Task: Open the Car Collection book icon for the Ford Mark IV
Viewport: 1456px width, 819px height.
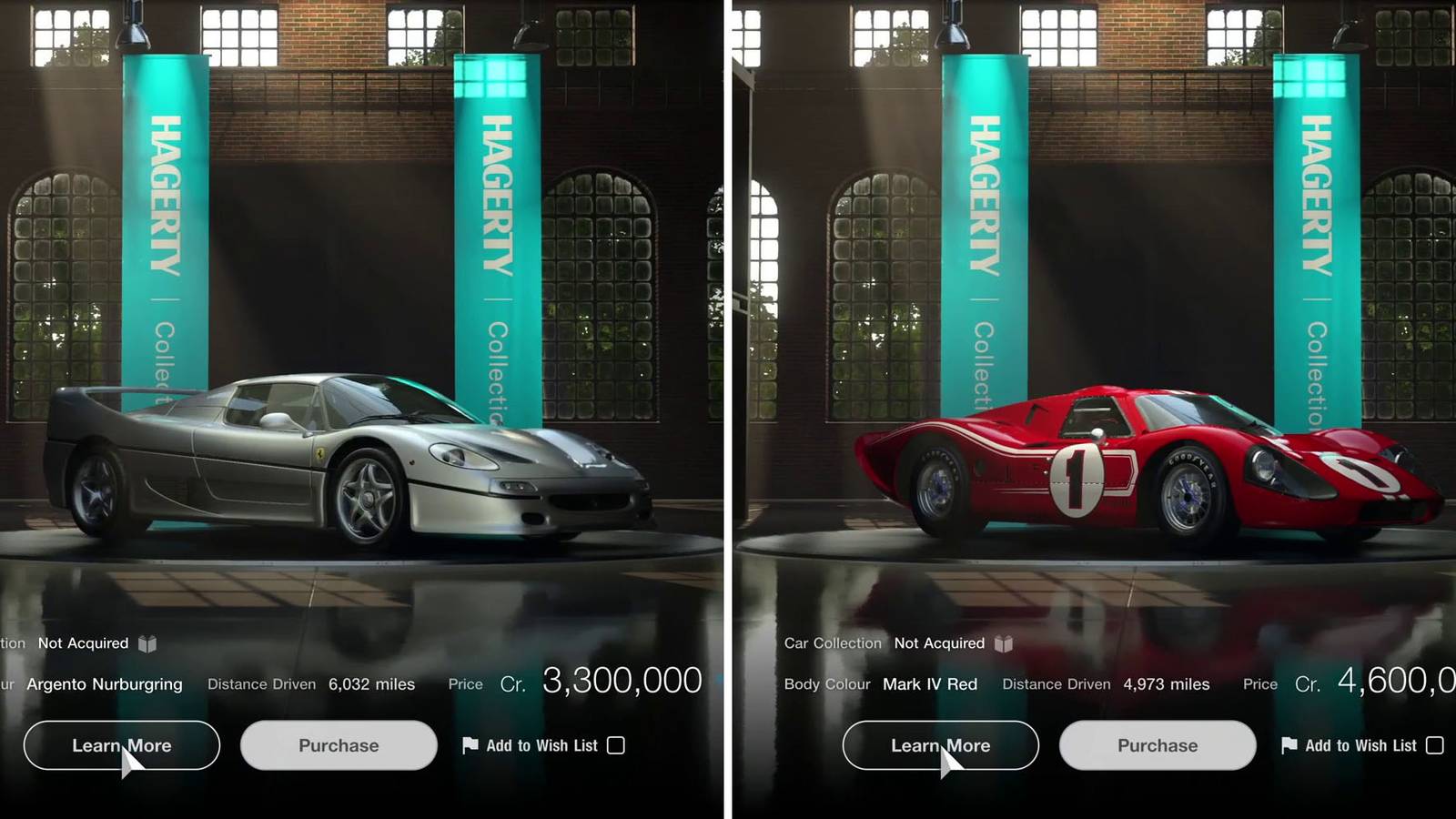Action: [x=1006, y=642]
